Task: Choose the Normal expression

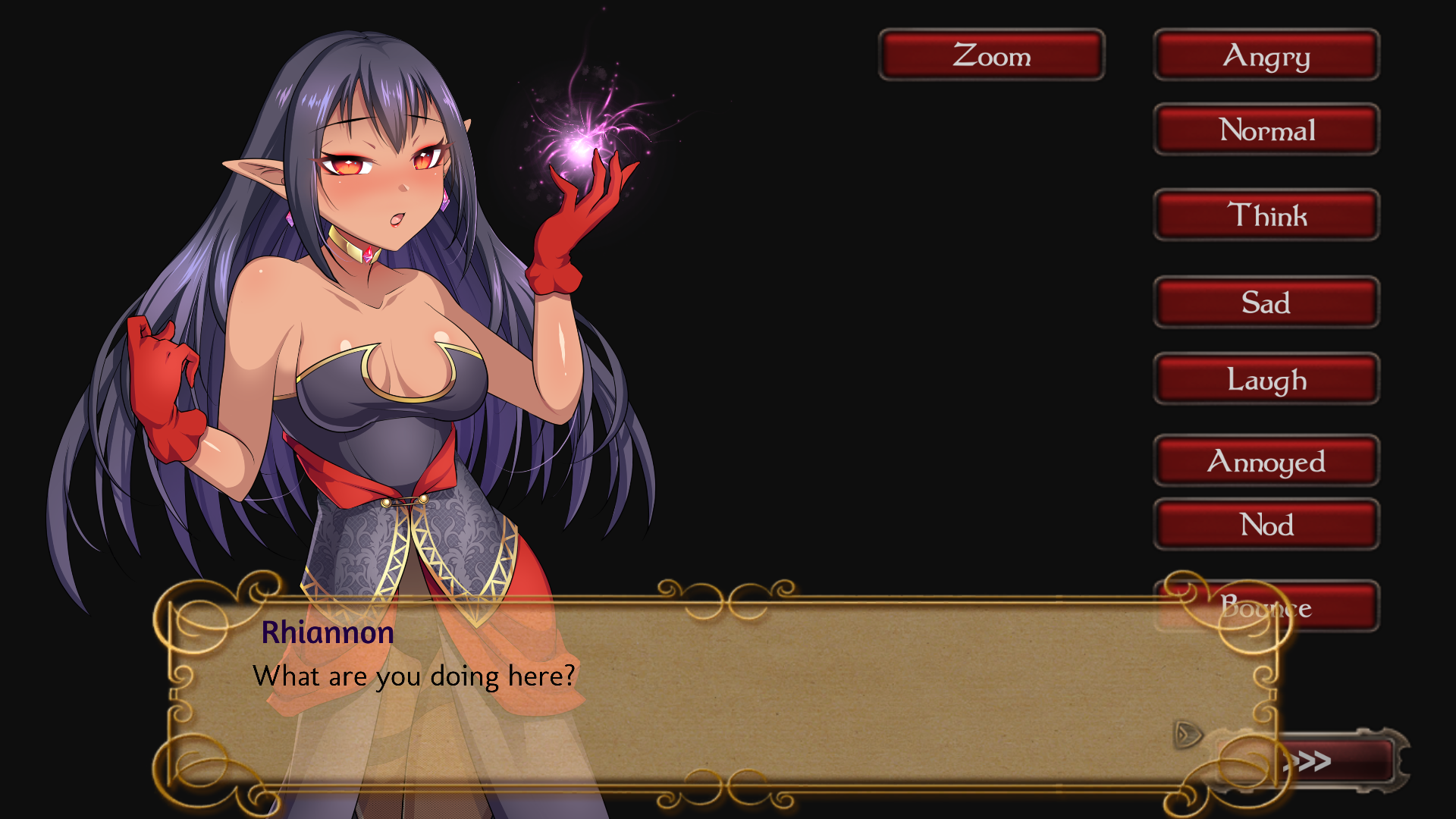Action: [1266, 130]
